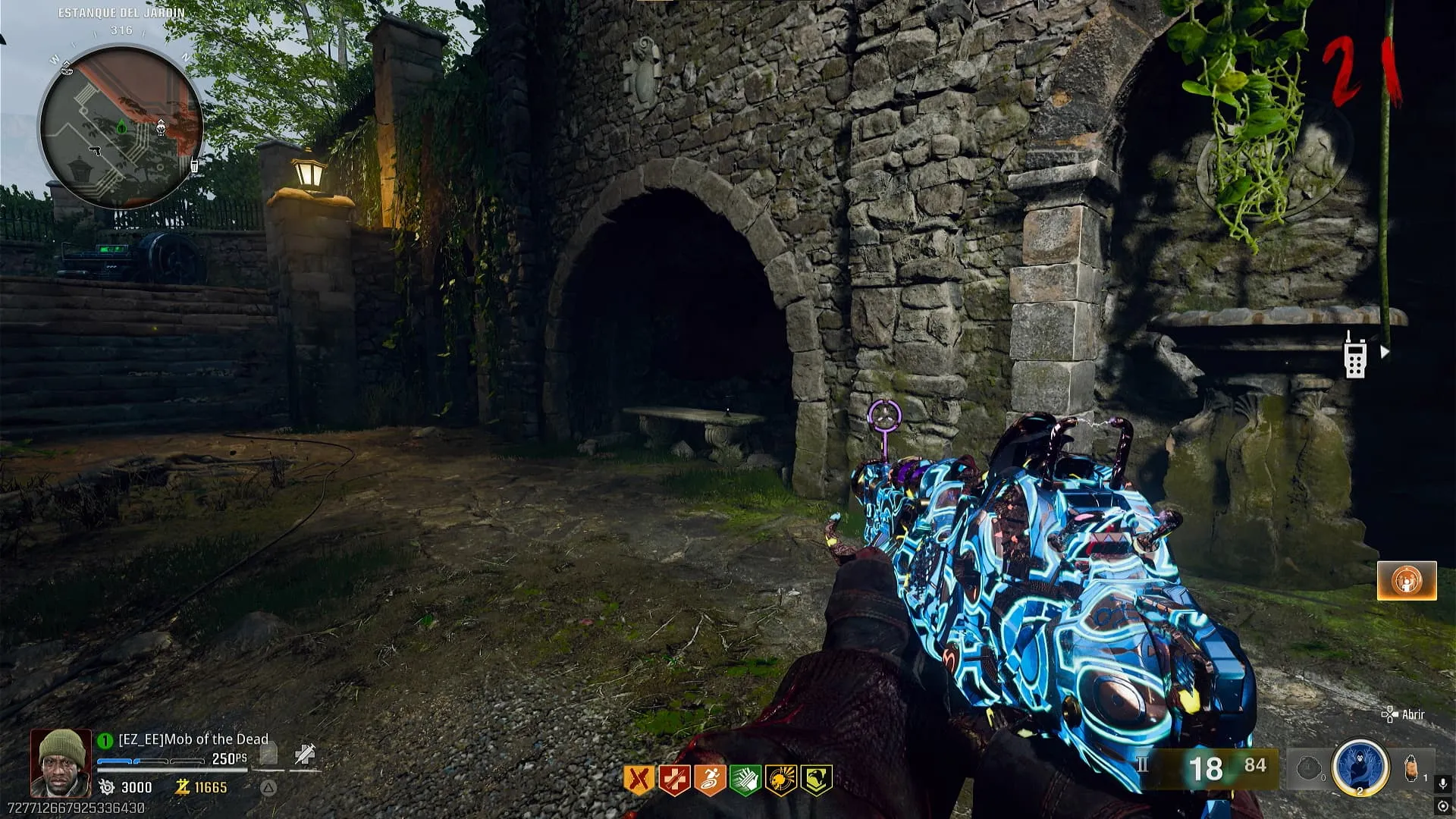
Task: Select the Speed Cola hand perk
Action: 745,780
